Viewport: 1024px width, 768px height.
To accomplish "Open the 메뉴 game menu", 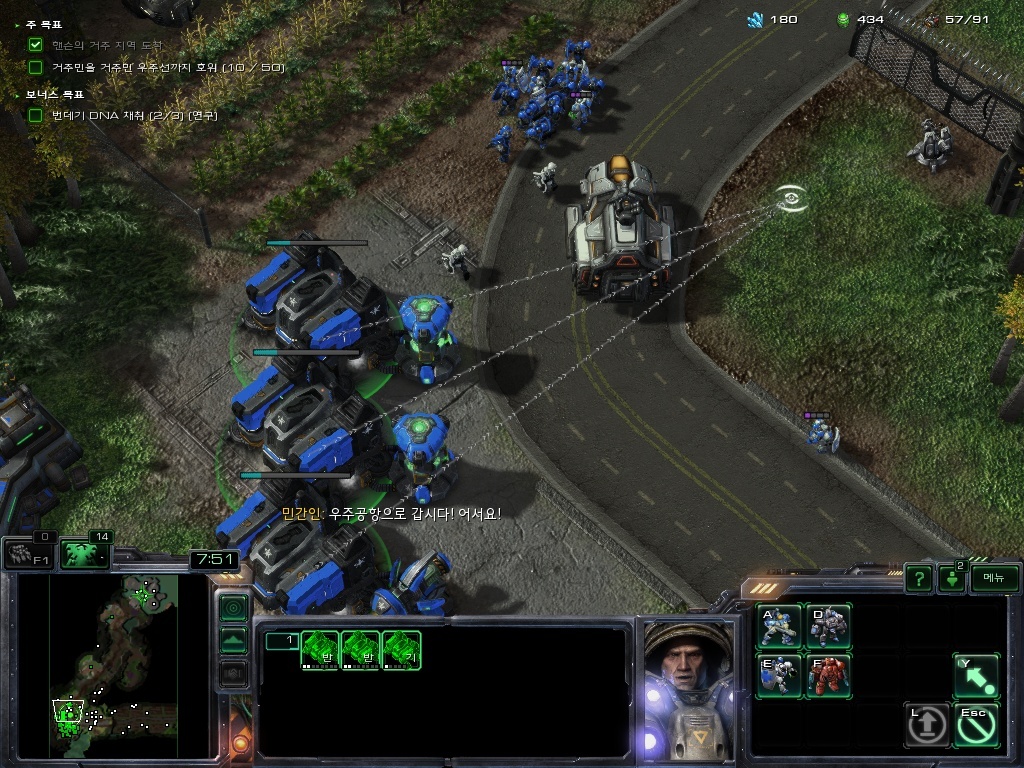I will click(x=994, y=578).
